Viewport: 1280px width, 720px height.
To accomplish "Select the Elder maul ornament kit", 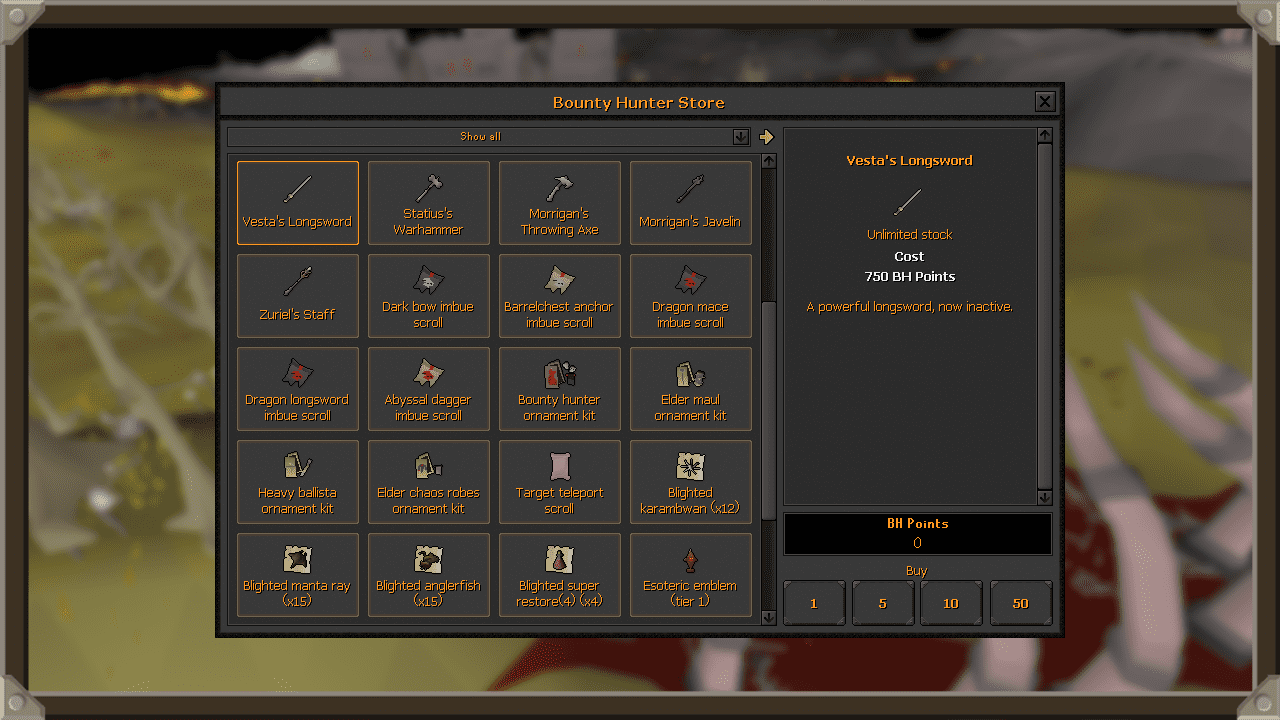I will click(x=690, y=389).
